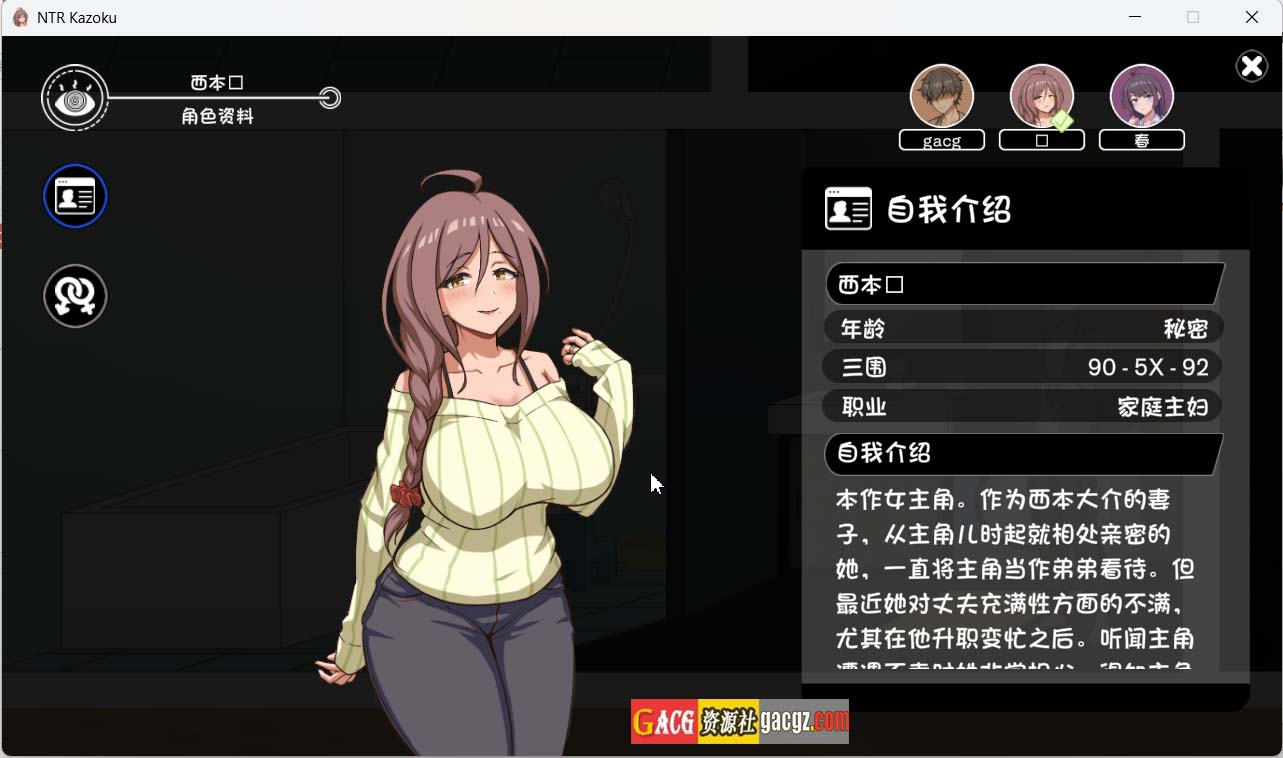The width and height of the screenshot is (1283, 758).
Task: Close the character profile screen
Action: point(1251,66)
